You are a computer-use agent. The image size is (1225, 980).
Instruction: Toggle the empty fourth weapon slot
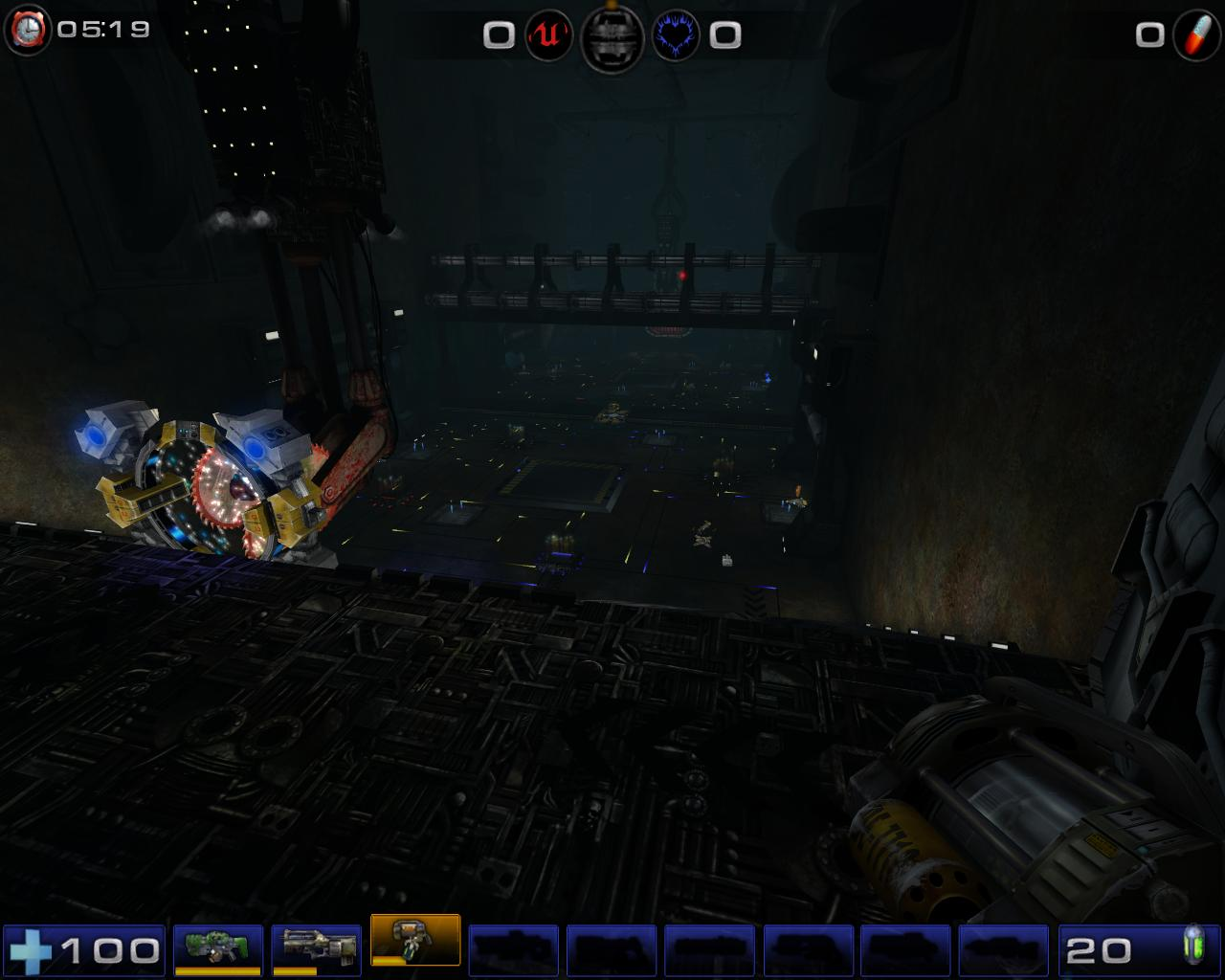coord(515,950)
